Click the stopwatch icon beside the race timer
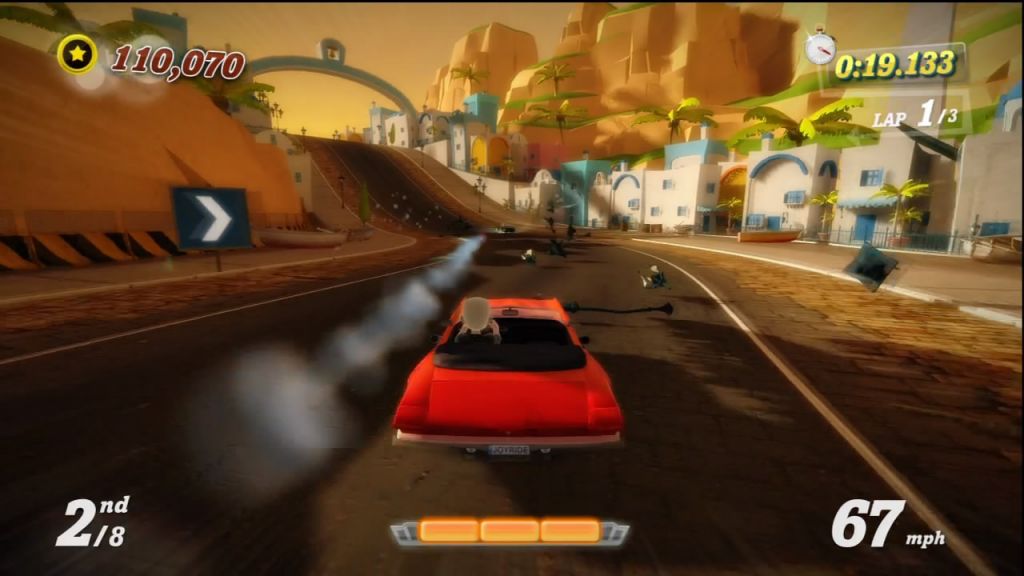 click(820, 46)
